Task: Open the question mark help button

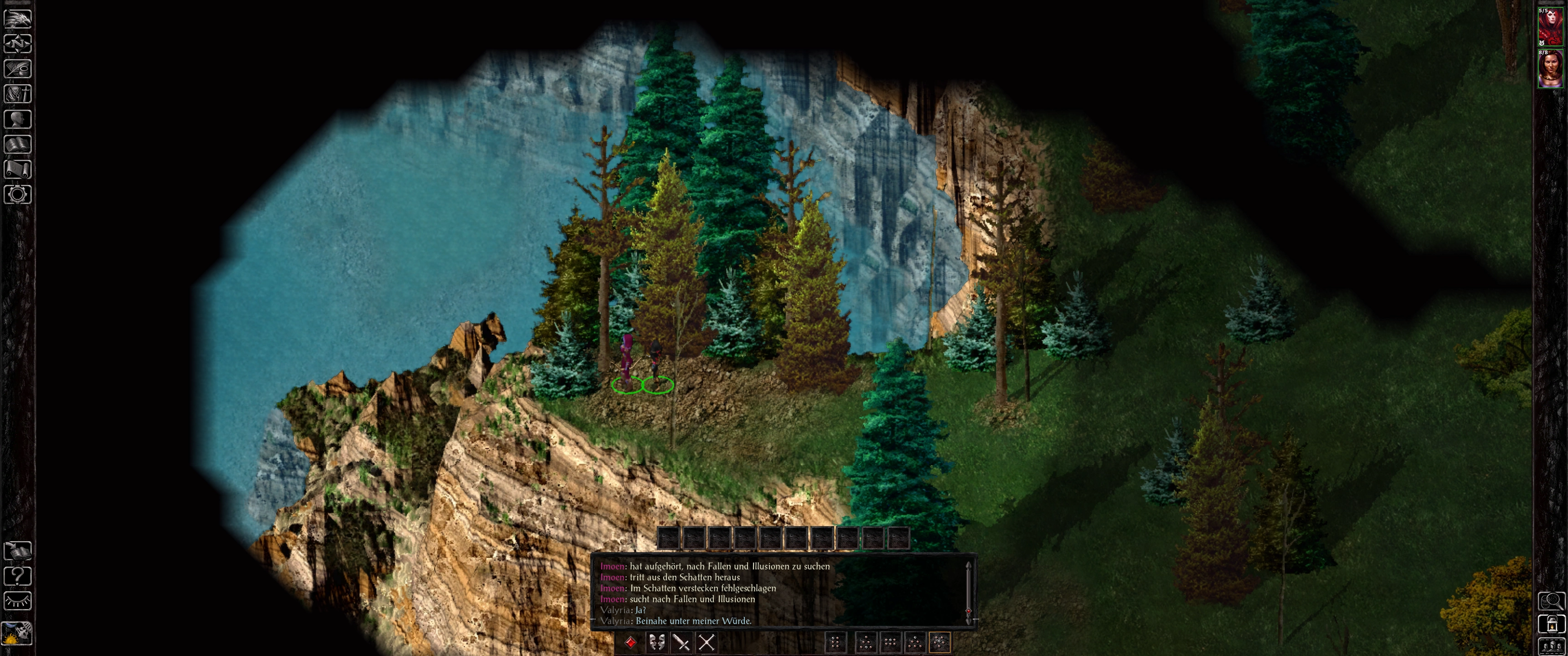Action: tap(18, 576)
